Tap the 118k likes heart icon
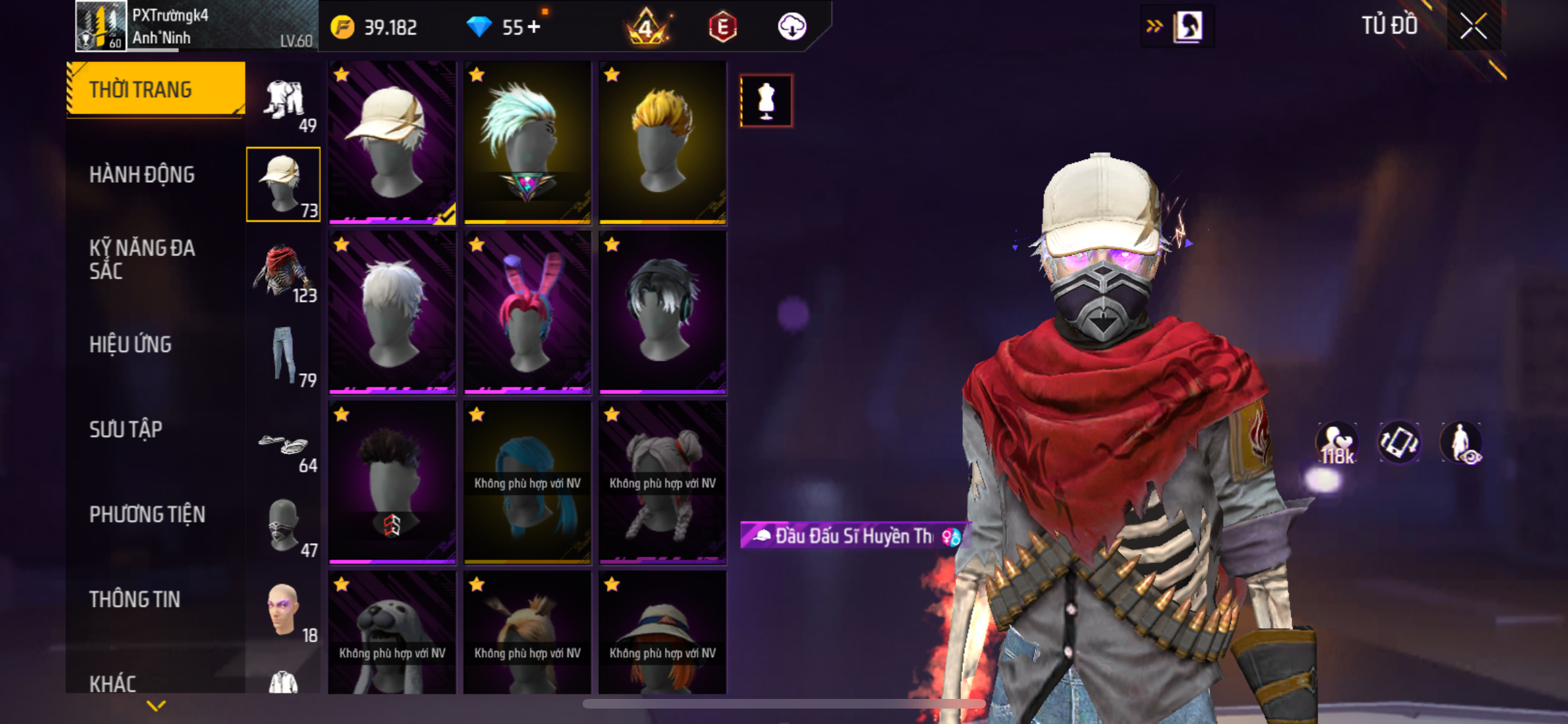This screenshot has width=1568, height=724. (1336, 443)
